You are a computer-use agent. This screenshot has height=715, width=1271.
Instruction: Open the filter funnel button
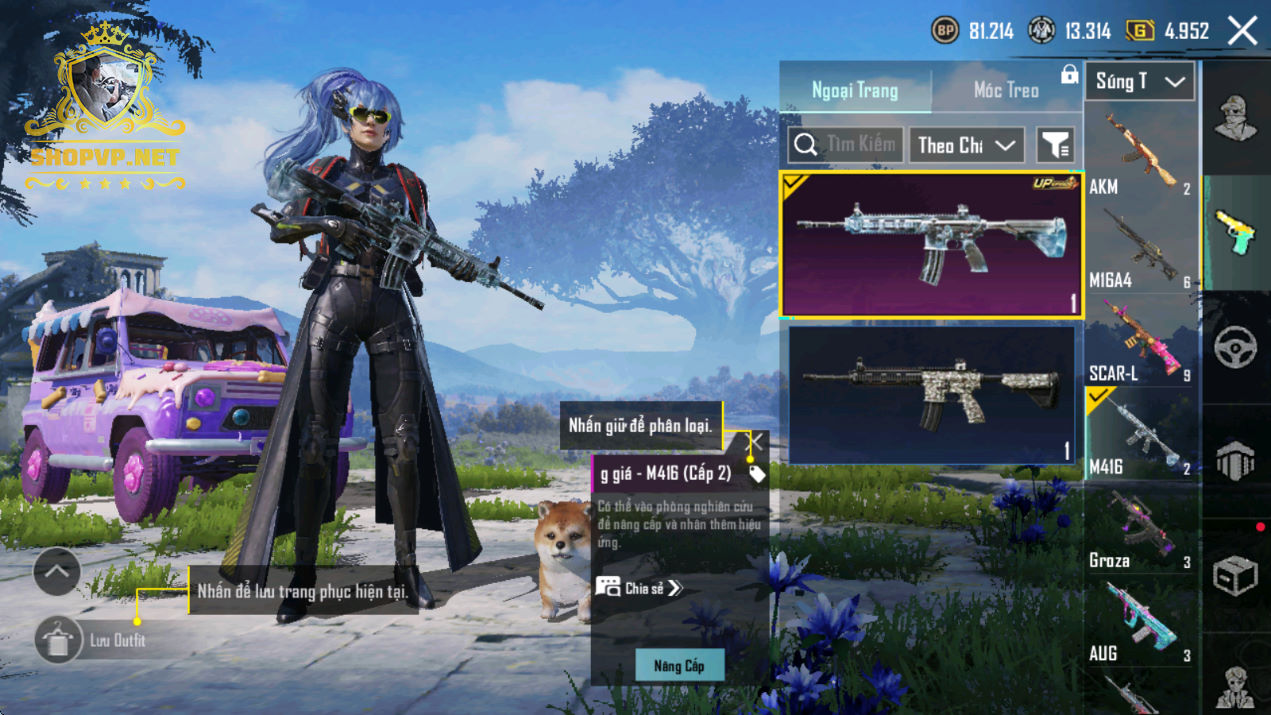(1055, 145)
